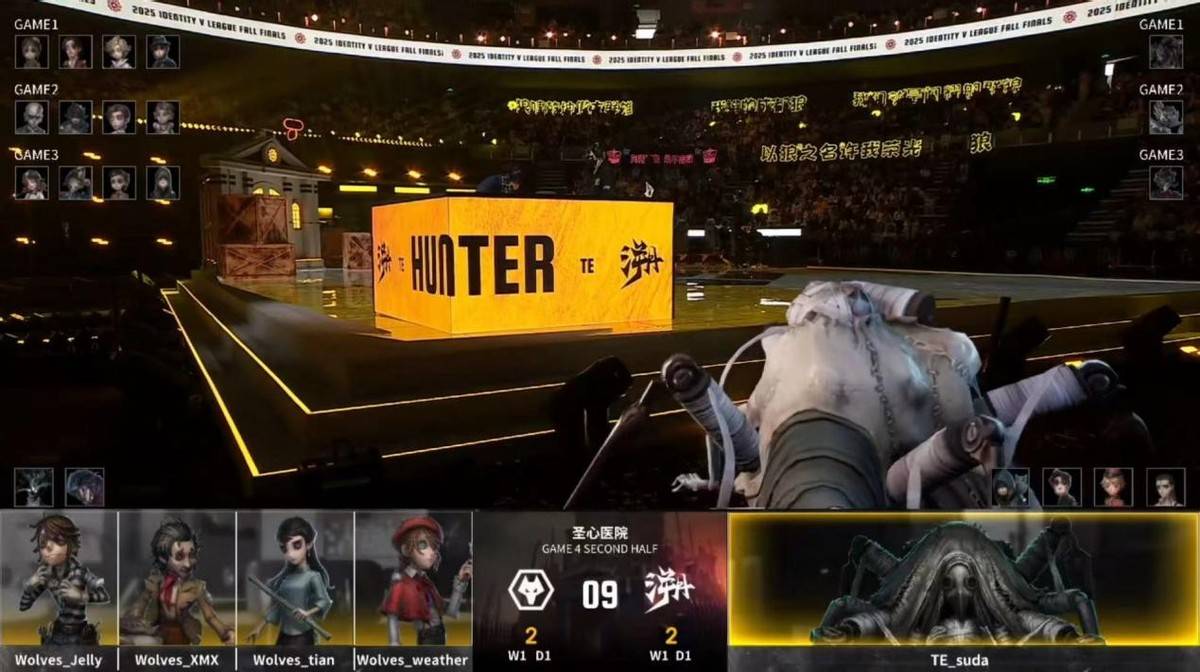The image size is (1200, 672).
Task: Select the GAME3 hunter pick portrait
Action: pos(1165,183)
